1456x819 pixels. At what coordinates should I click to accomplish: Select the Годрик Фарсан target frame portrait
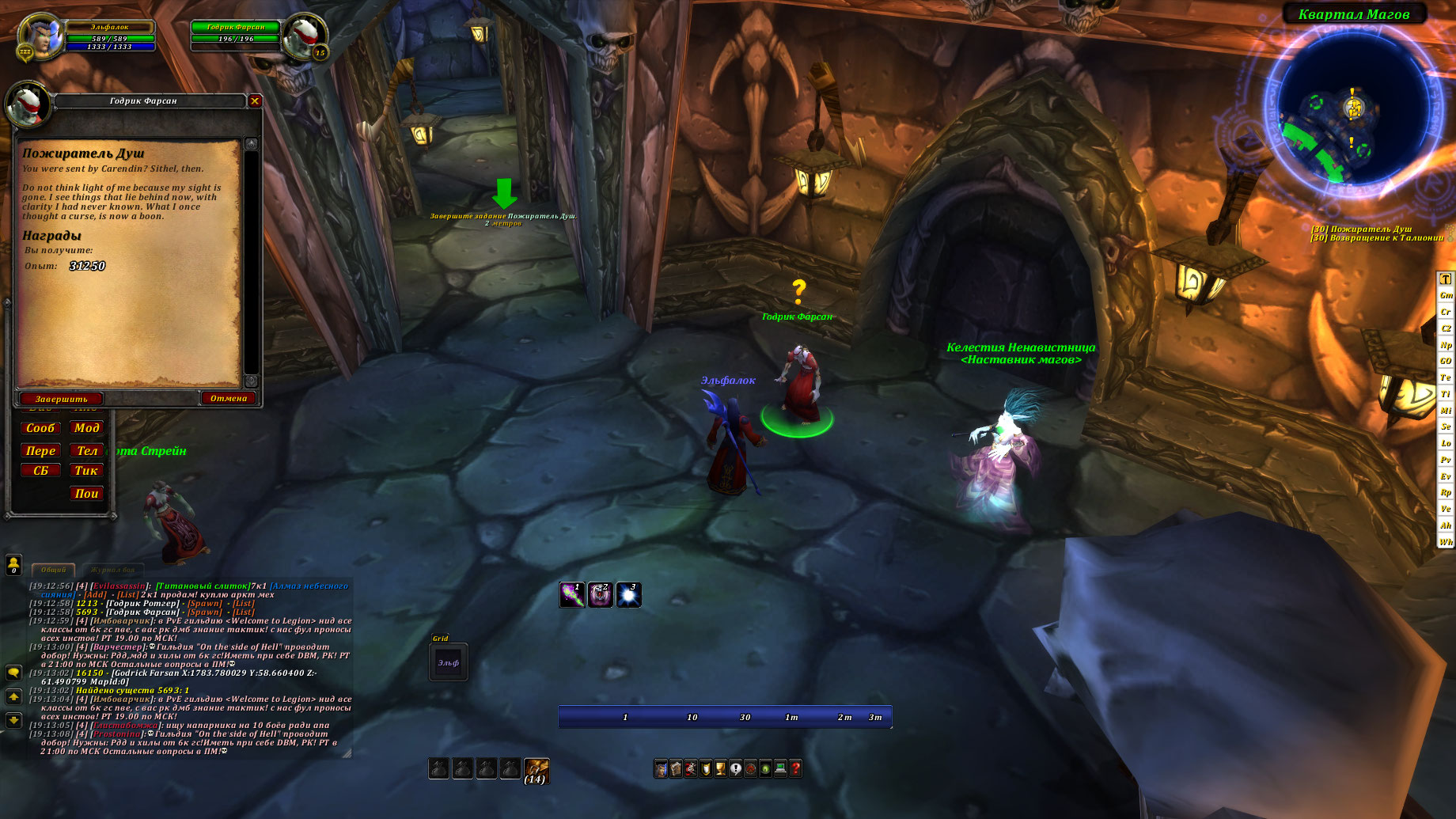(x=304, y=36)
